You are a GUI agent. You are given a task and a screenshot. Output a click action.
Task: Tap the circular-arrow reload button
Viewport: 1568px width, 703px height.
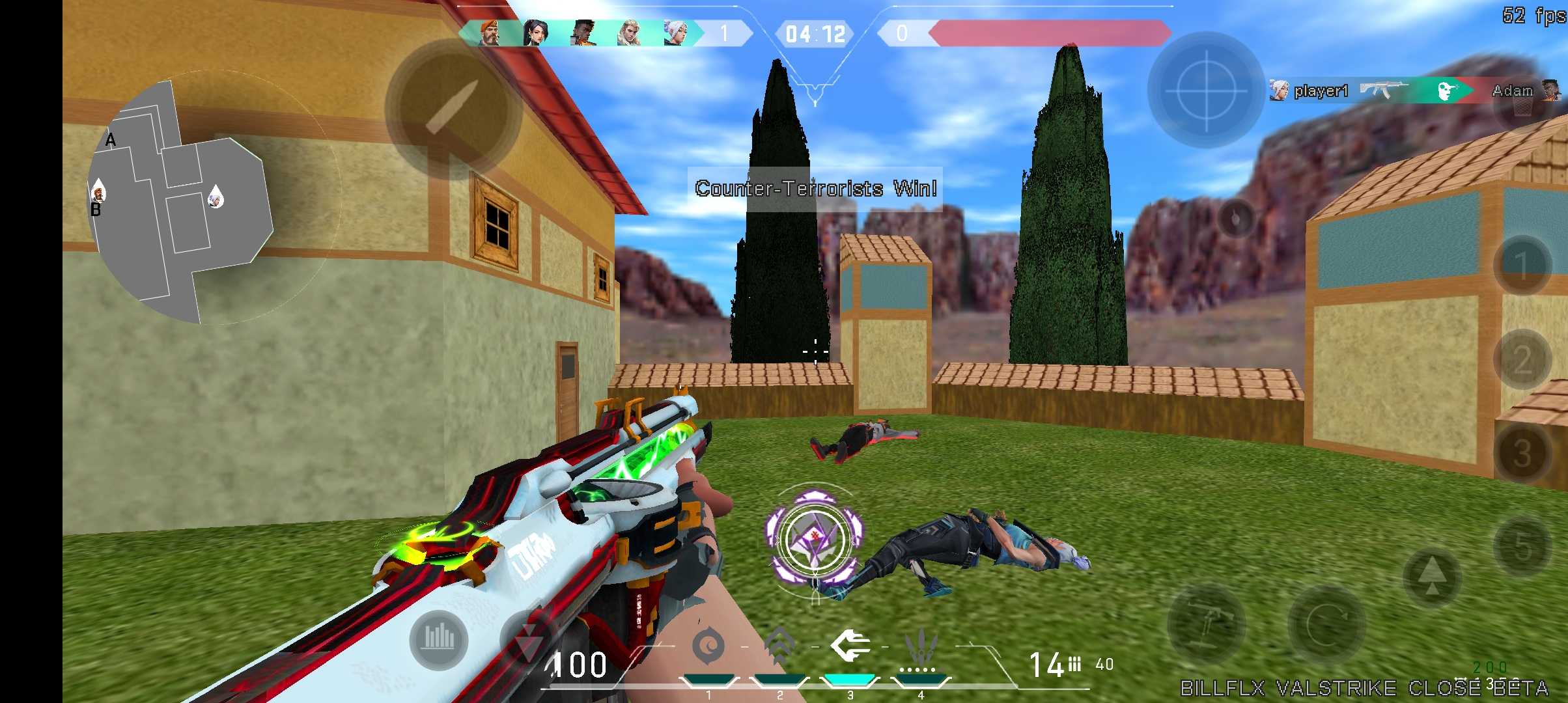(1326, 625)
